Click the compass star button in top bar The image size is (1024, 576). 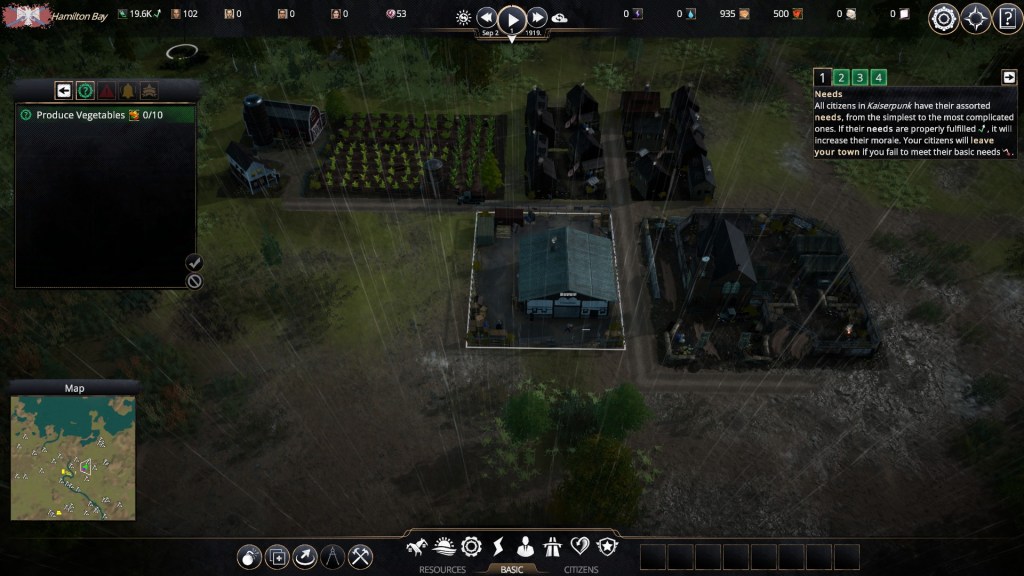(x=975, y=18)
